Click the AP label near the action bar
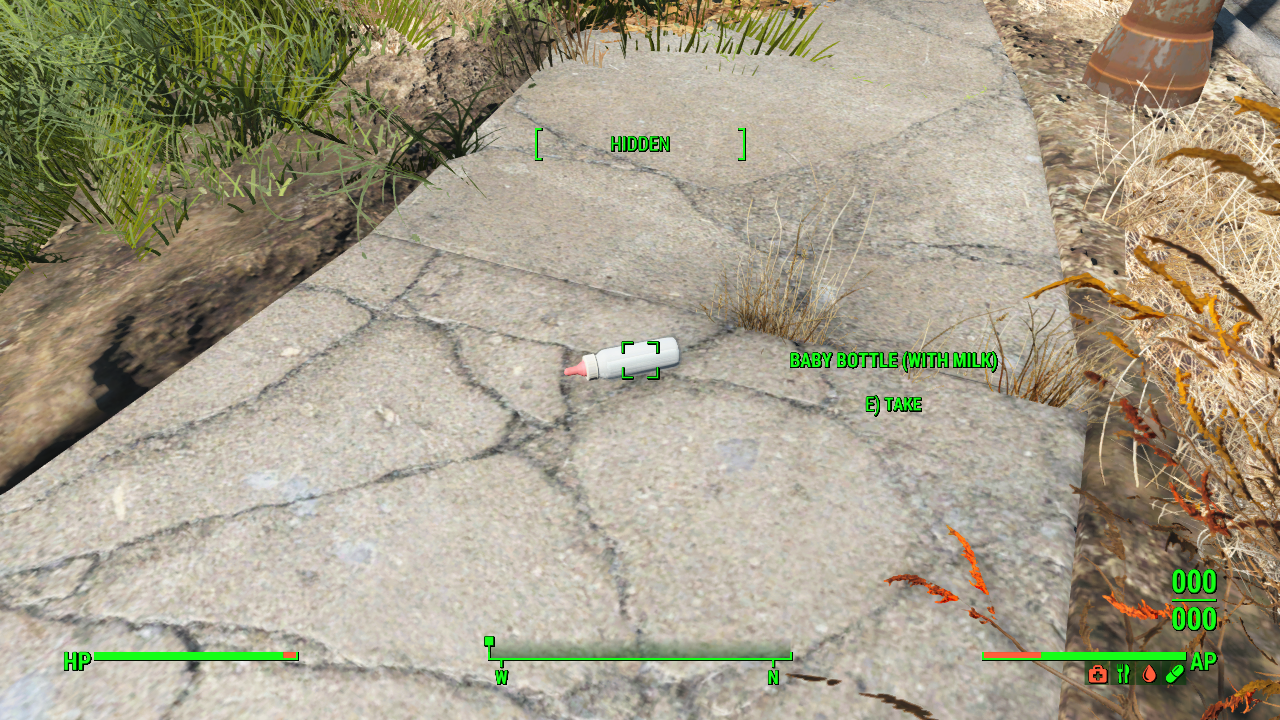 tap(1202, 659)
